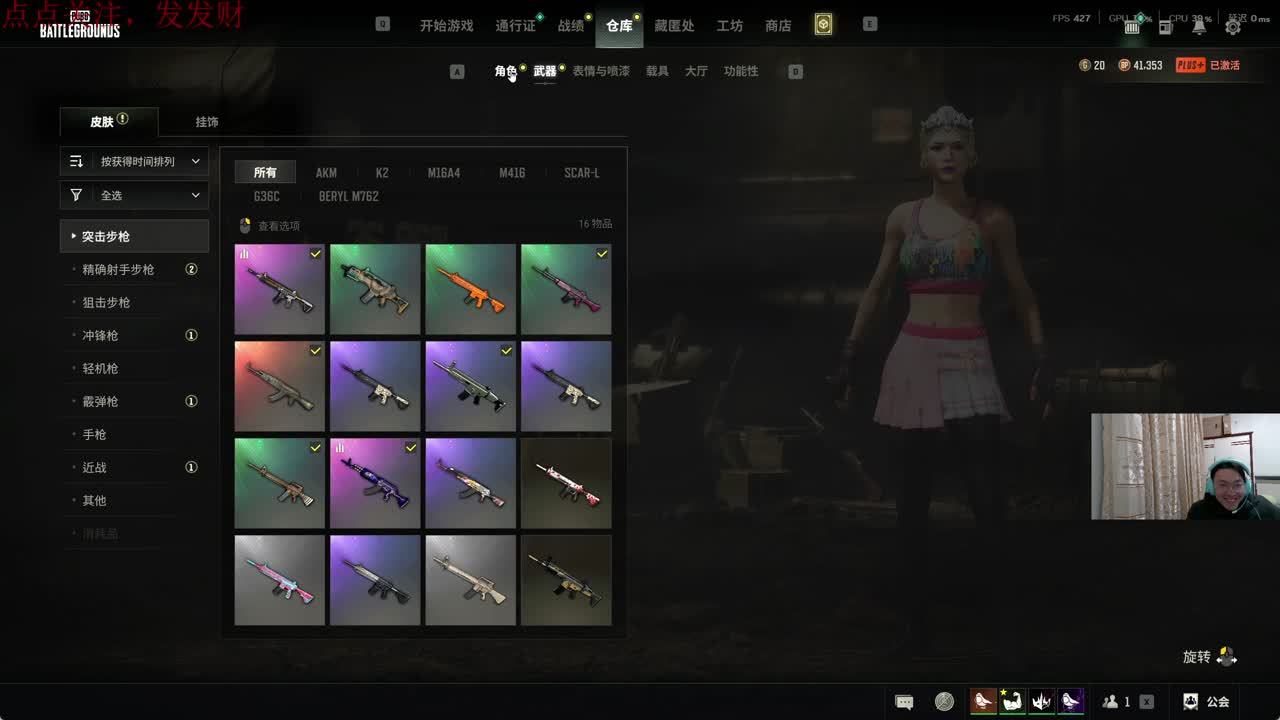1280x720 pixels.
Task: Filter skins by BERYL M762
Action: 348,197
